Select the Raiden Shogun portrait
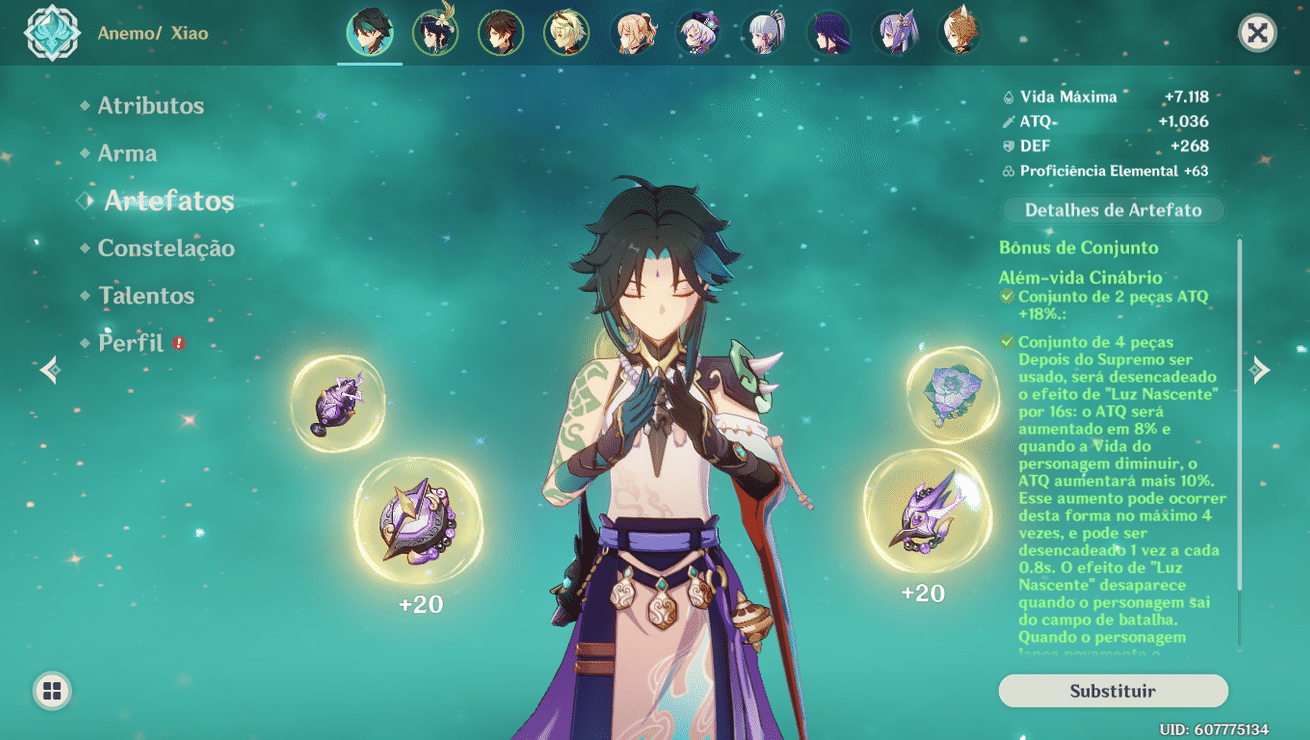 828,33
